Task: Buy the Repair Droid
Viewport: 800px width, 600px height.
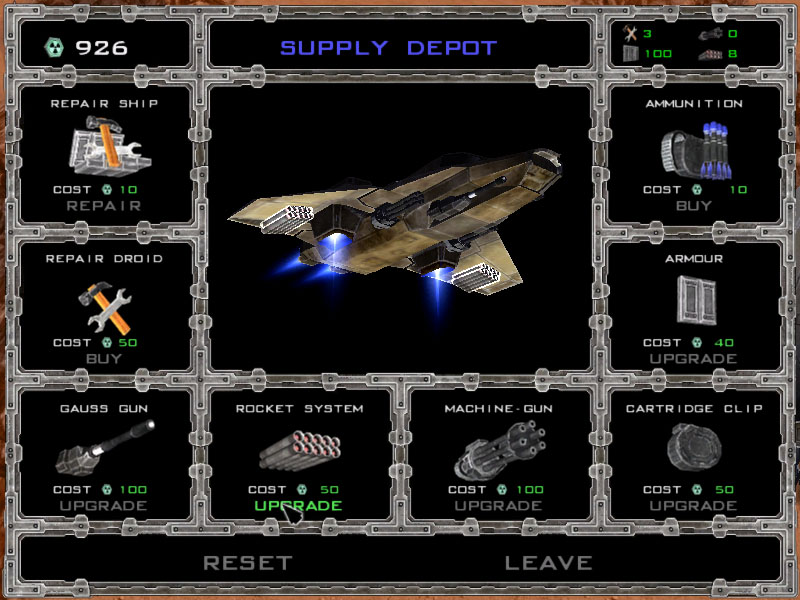Action: pos(104,358)
